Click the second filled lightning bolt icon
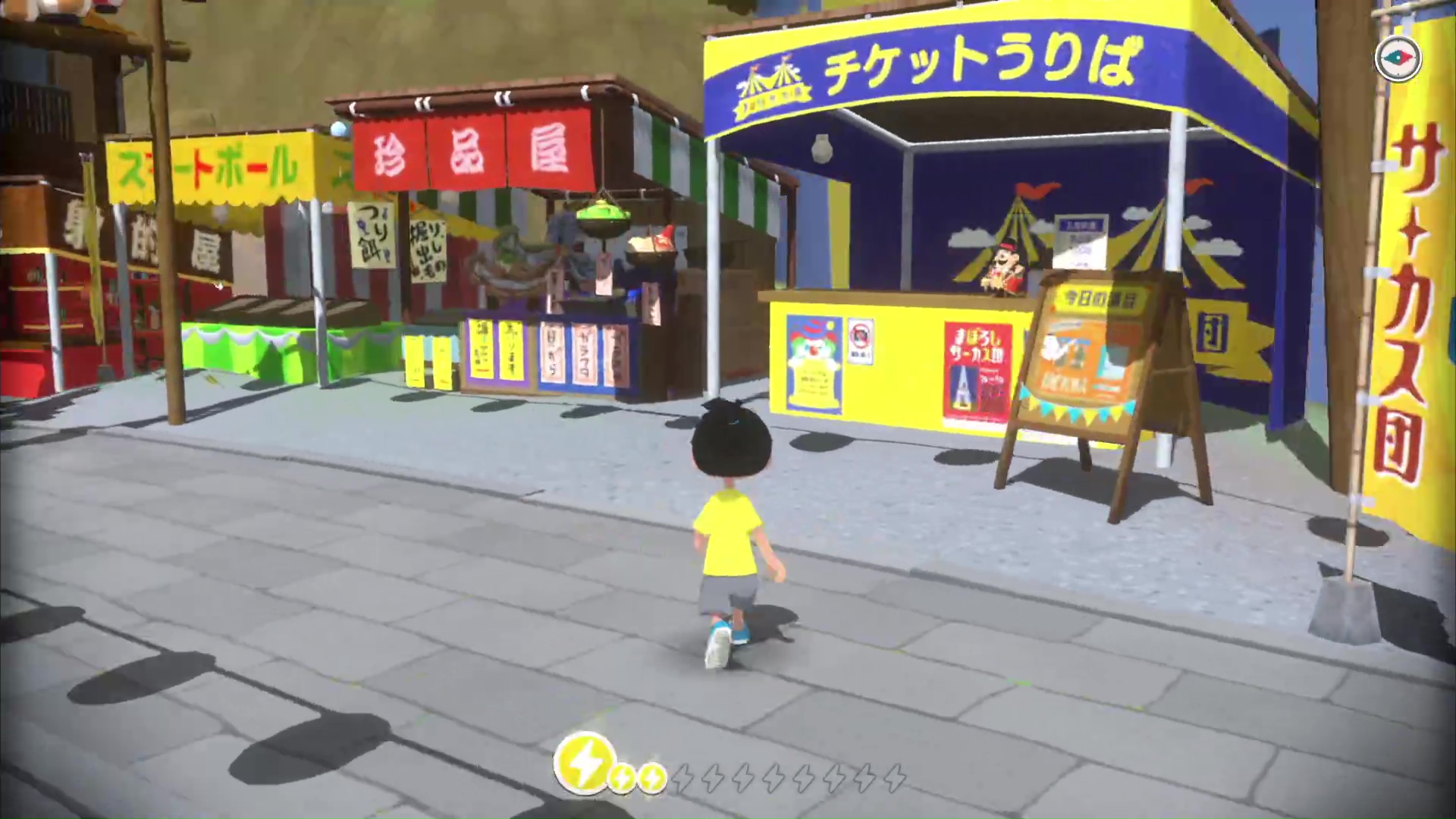The image size is (1456, 819). (623, 777)
